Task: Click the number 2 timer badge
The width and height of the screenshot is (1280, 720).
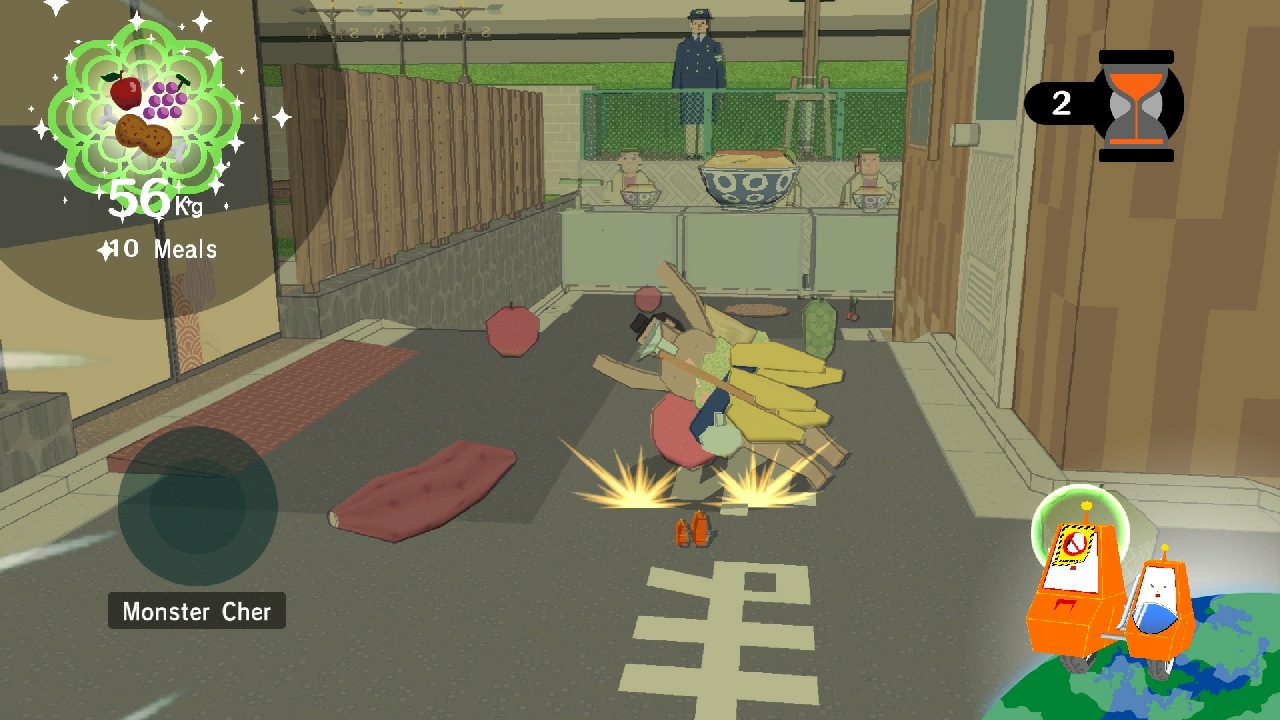Action: point(1064,100)
